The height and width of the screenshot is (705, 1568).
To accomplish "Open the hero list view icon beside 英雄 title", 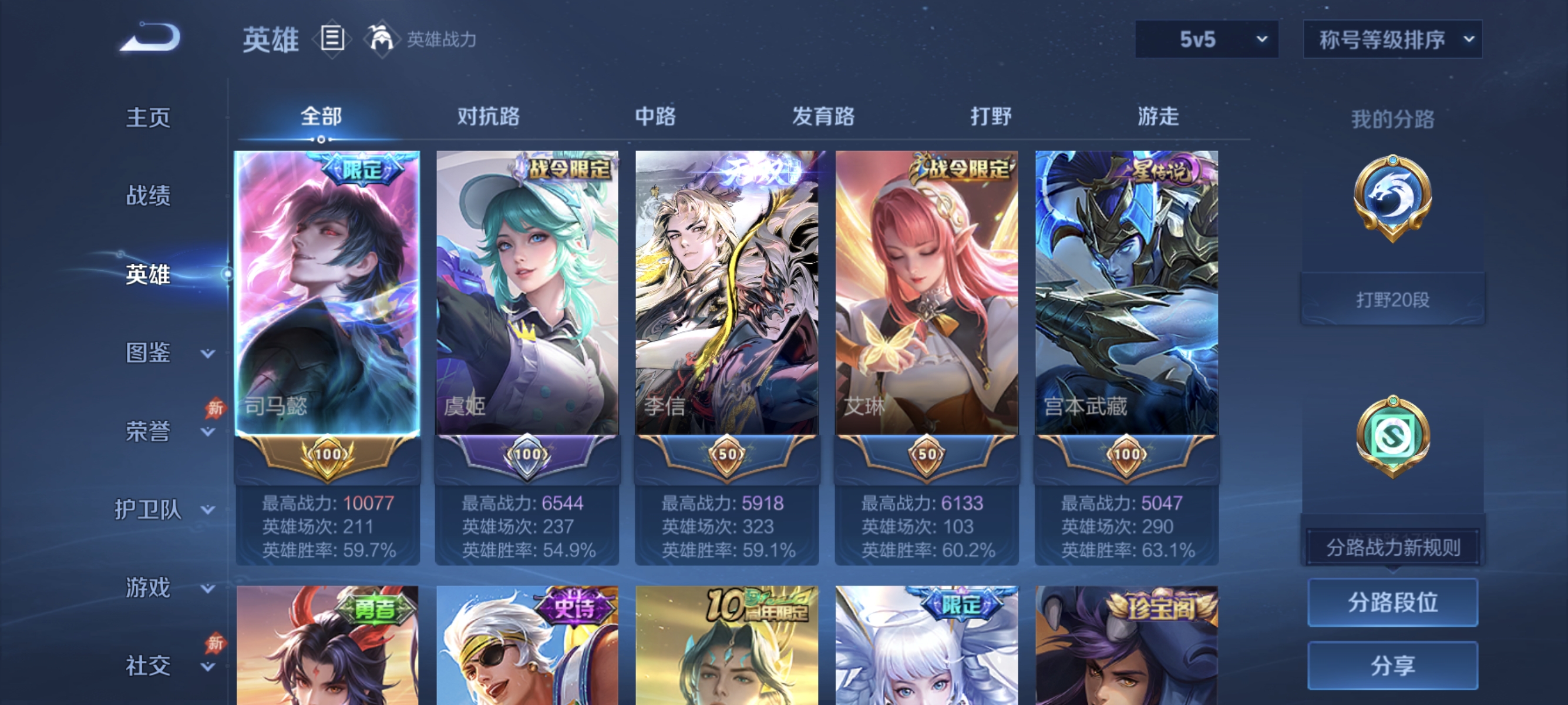I will coord(332,39).
